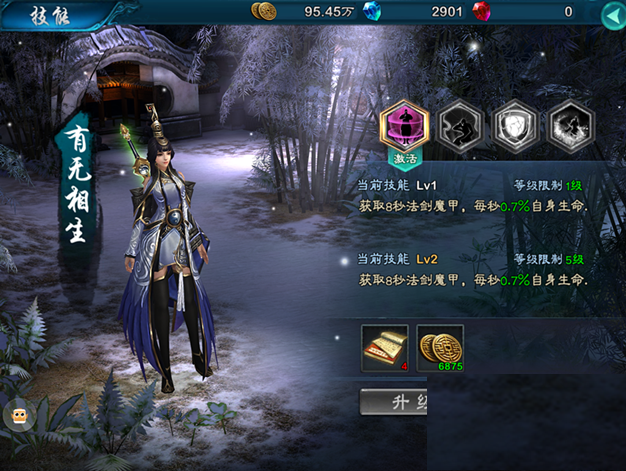626x471 pixels.
Task: Select the locked fiery figure skill icon
Action: coord(570,125)
